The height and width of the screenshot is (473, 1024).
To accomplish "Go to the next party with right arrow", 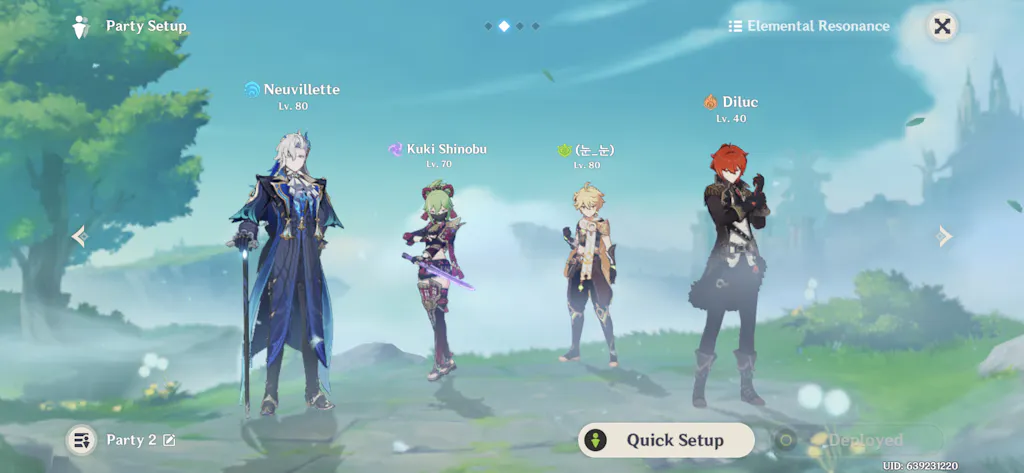I will [943, 236].
